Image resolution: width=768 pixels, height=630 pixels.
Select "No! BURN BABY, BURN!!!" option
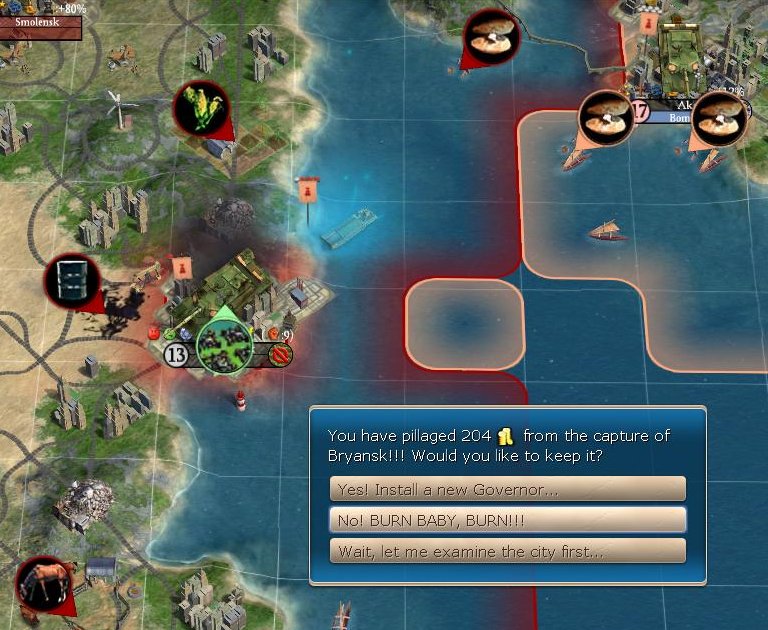507,520
